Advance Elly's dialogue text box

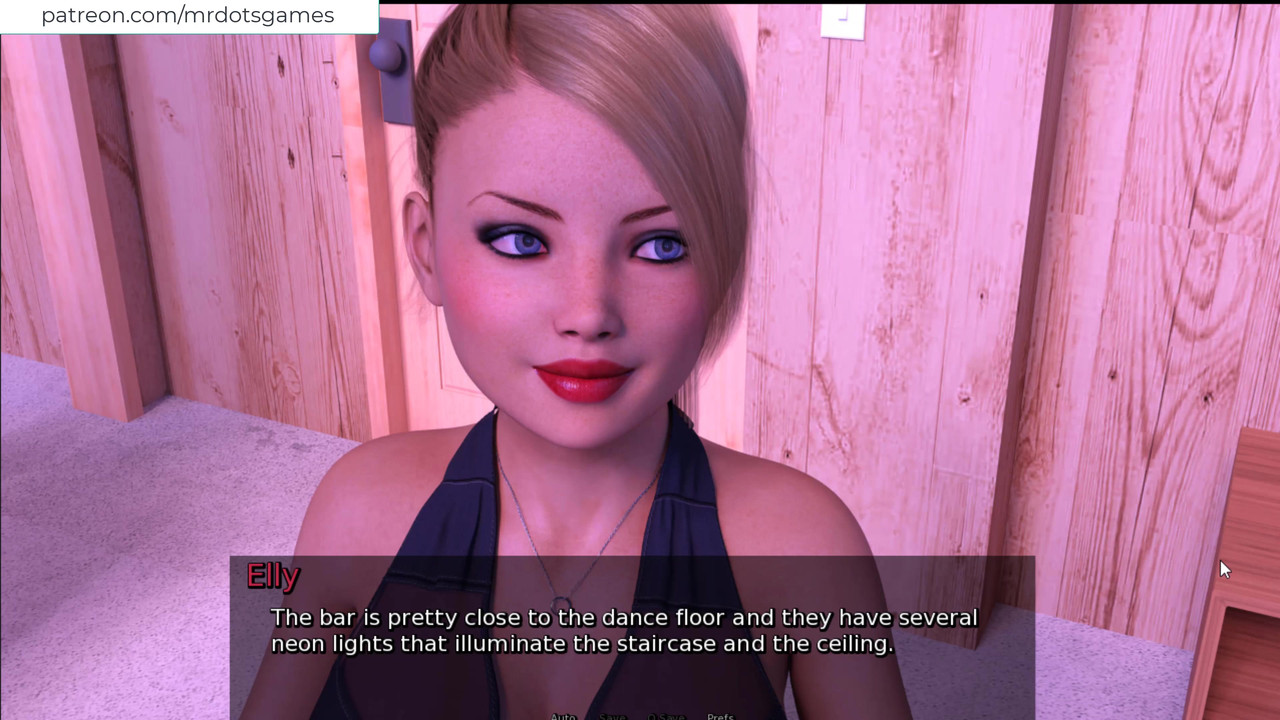[632, 632]
